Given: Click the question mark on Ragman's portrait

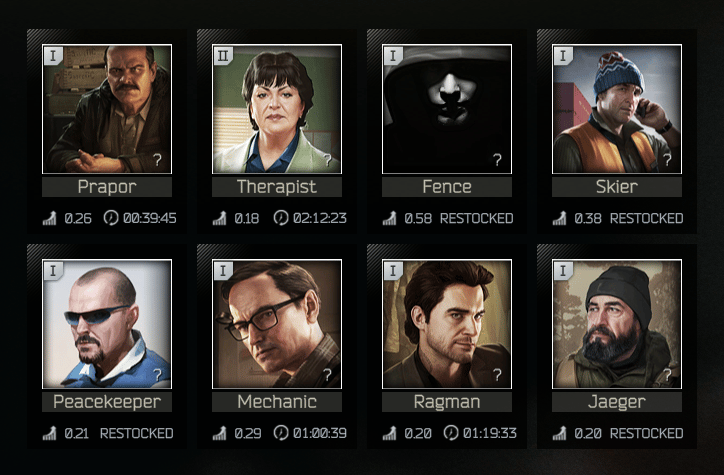Looking at the screenshot, I should tap(497, 374).
